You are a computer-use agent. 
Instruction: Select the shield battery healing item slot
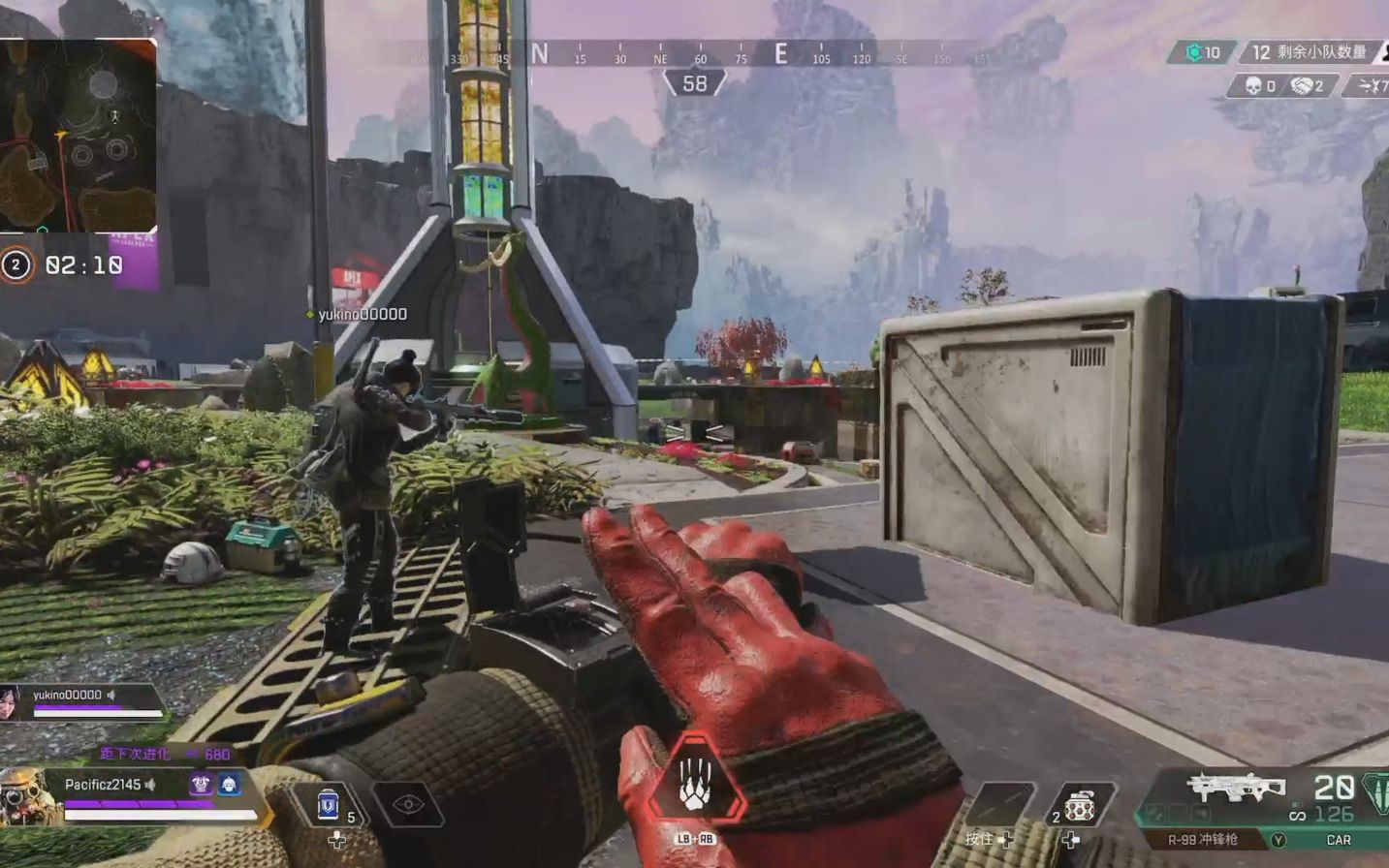[330, 806]
